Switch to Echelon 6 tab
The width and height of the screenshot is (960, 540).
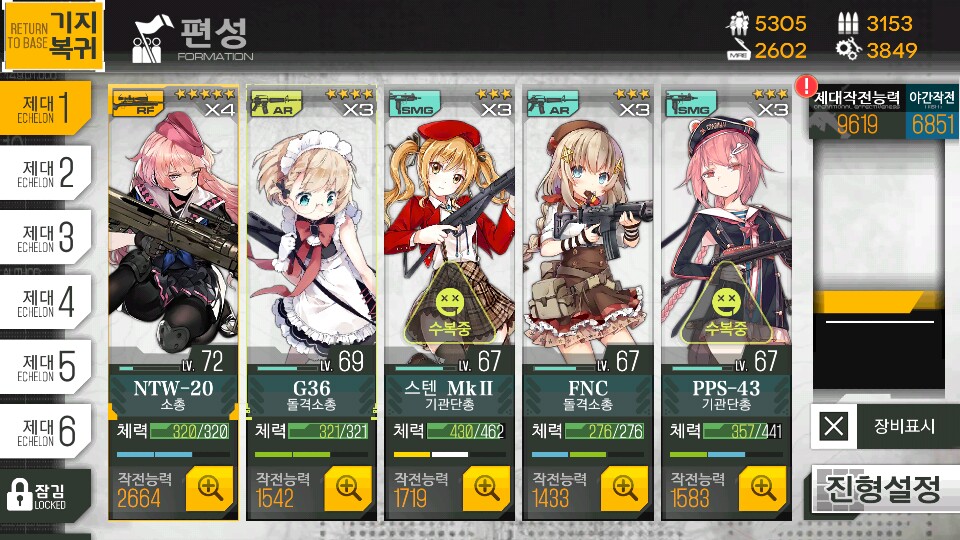tap(46, 431)
